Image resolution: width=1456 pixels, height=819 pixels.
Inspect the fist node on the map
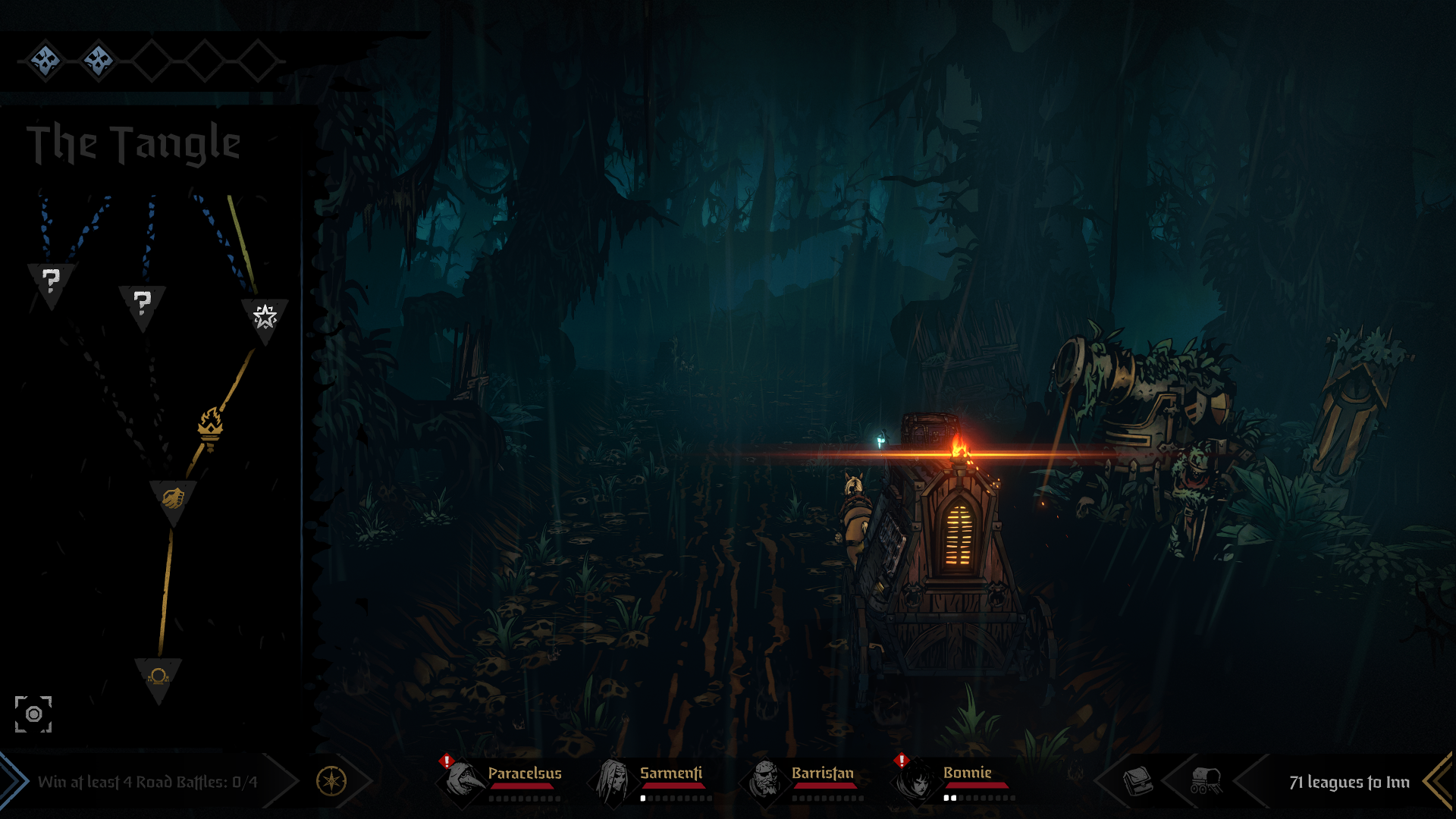pos(173,498)
